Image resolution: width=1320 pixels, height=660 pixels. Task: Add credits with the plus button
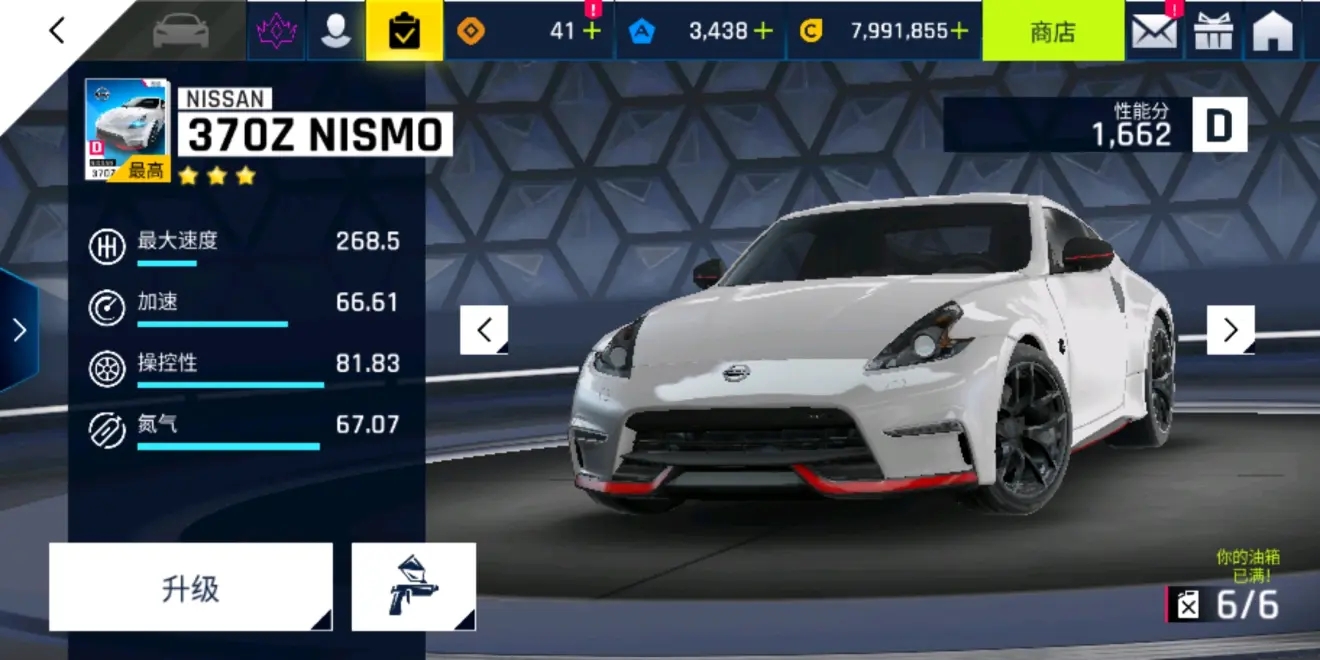[x=959, y=31]
